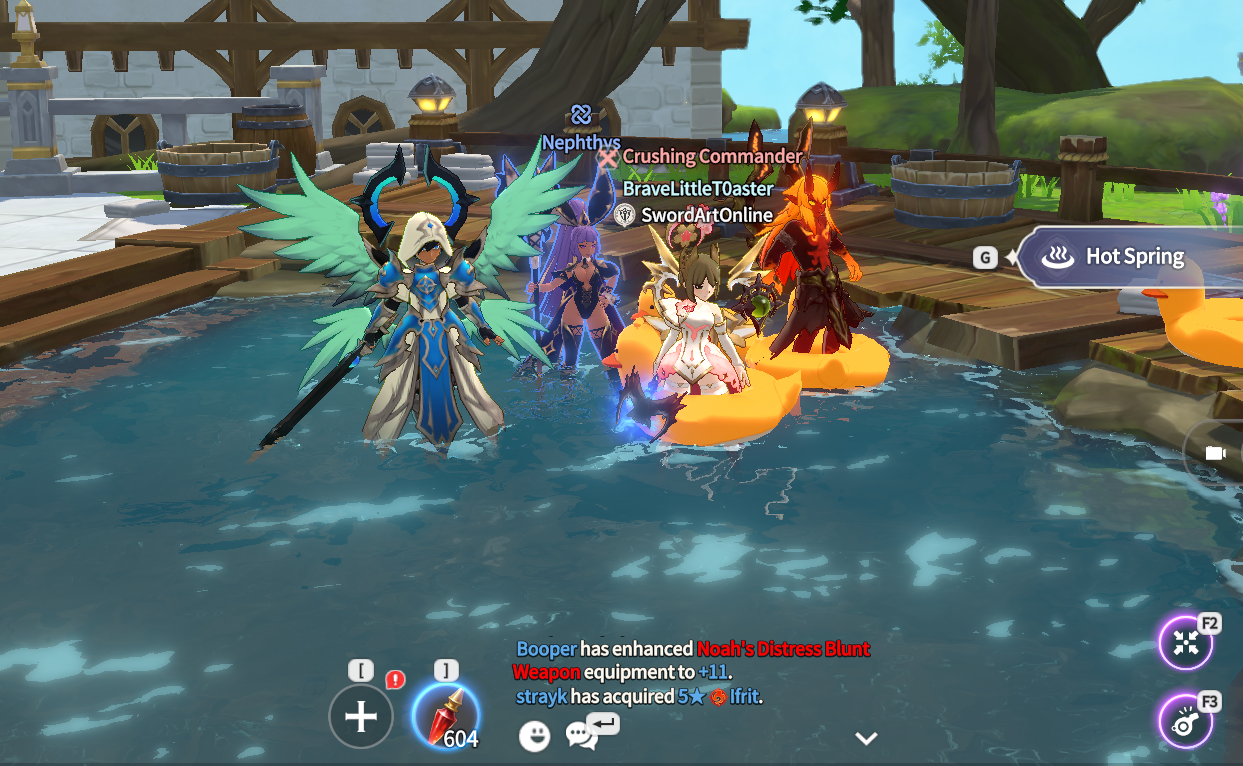Select player name strayk in chat
Screen dimensions: 1243x766
tap(541, 696)
